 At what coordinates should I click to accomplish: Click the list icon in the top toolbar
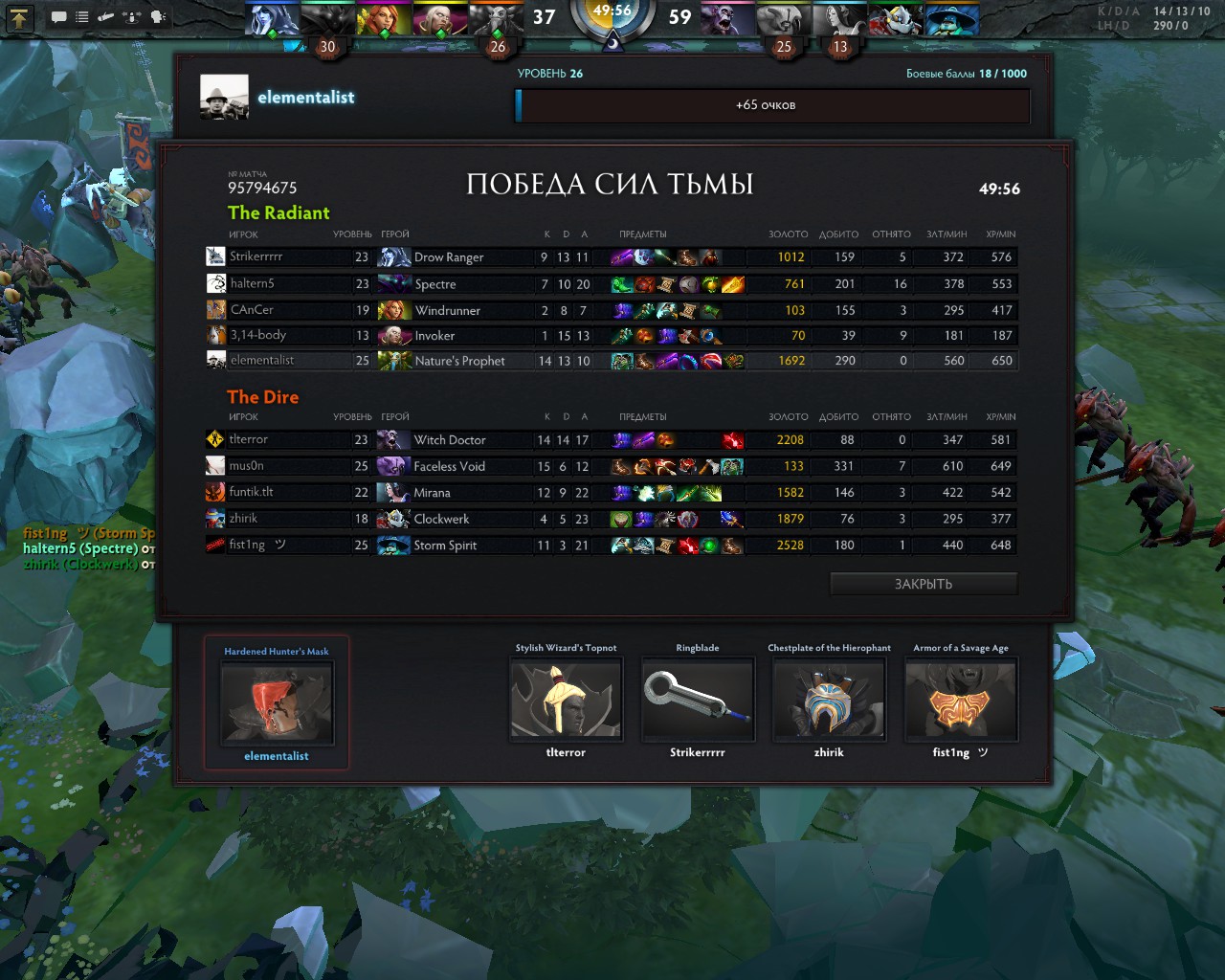coord(82,16)
